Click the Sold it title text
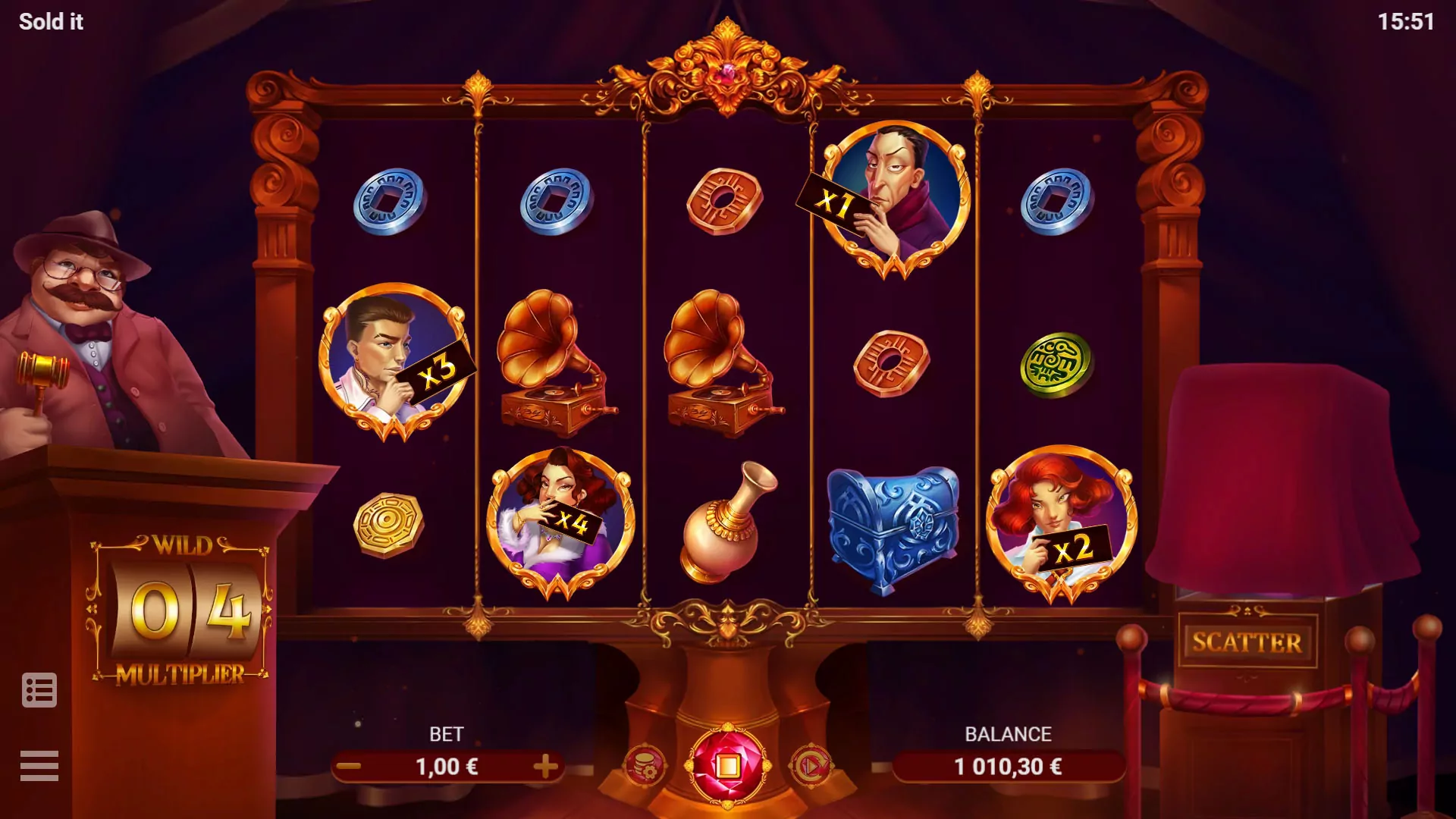Screen dimensions: 1456x819 (x=52, y=20)
